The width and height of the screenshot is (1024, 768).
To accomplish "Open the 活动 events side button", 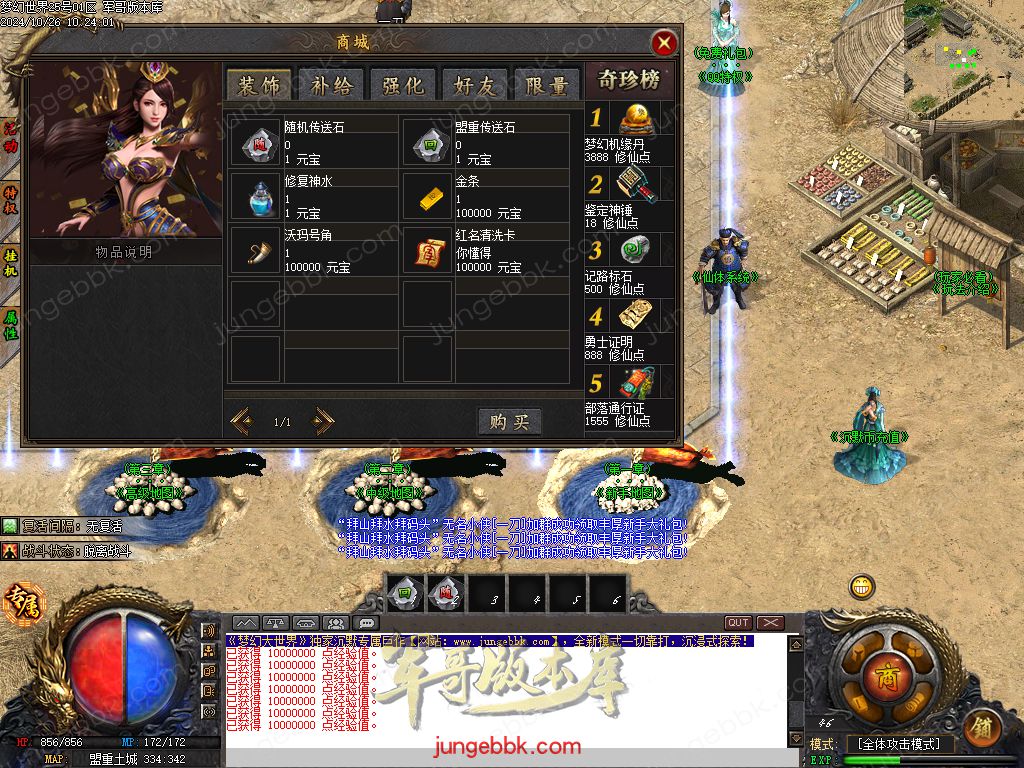I will (11, 137).
